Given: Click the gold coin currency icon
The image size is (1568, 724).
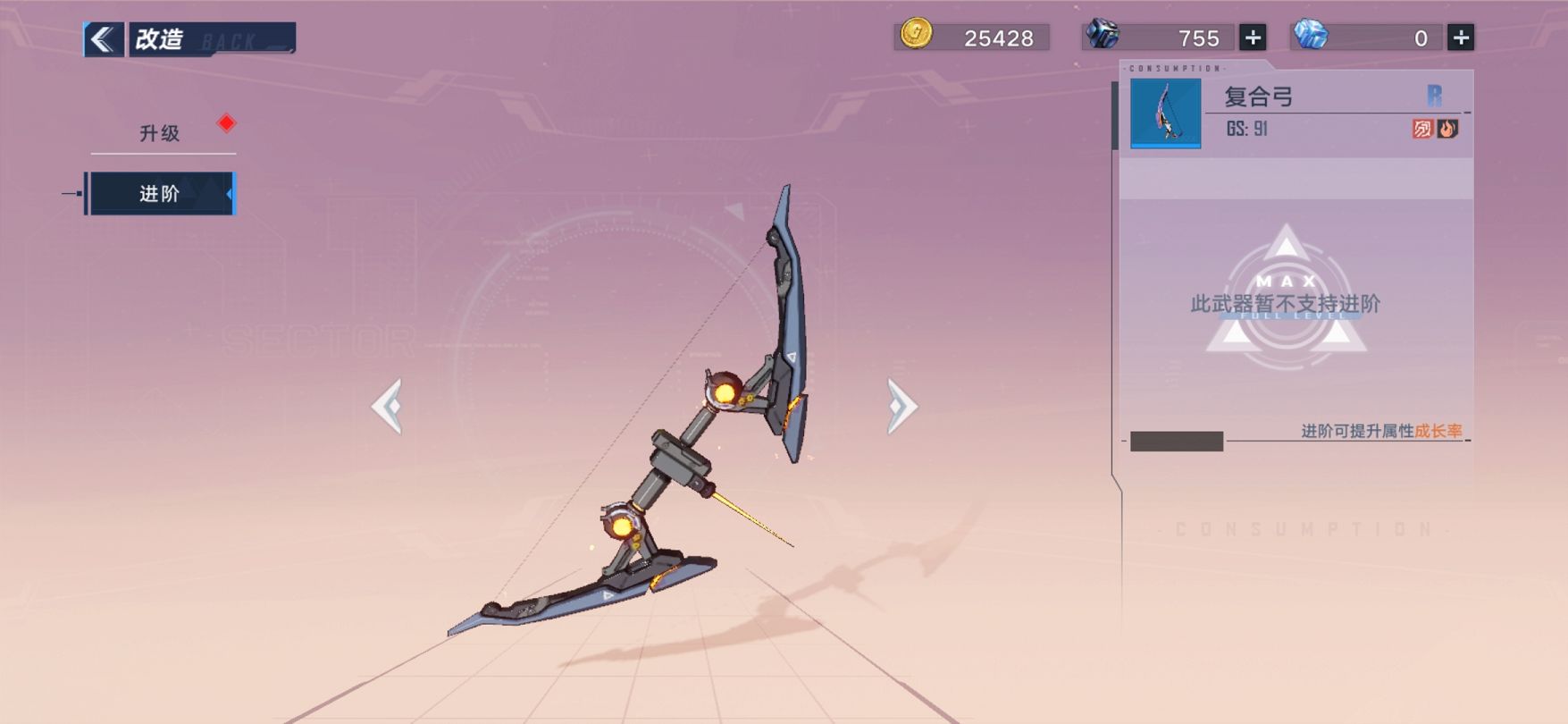Looking at the screenshot, I should (x=916, y=35).
